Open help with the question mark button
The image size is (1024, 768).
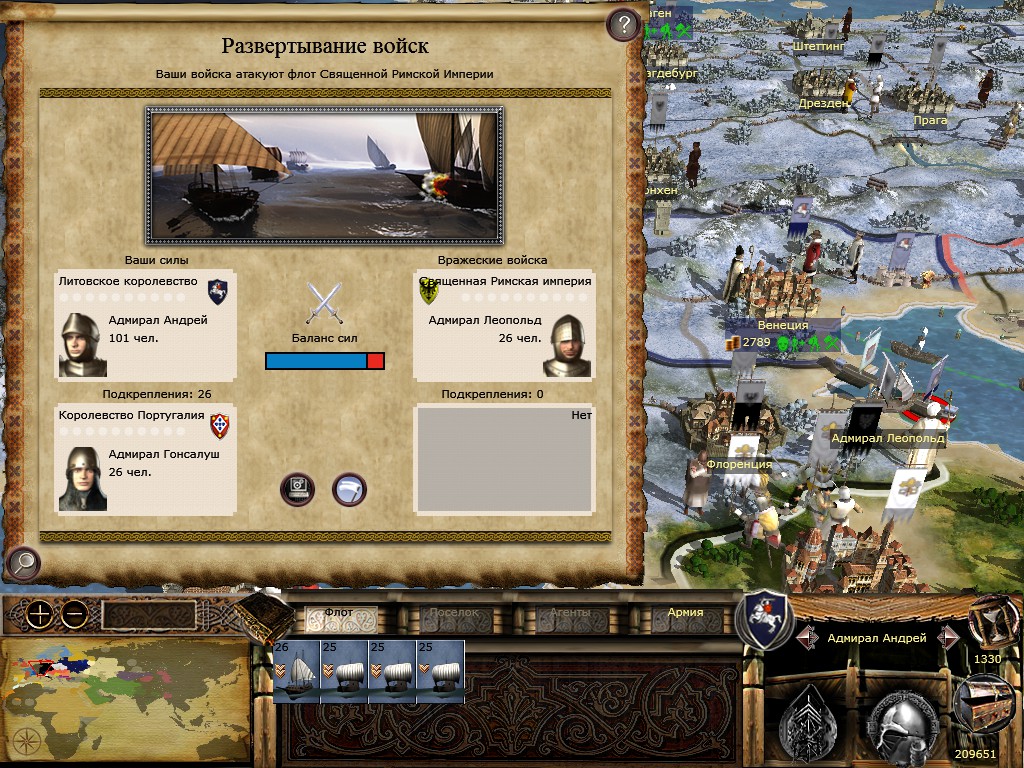[623, 25]
